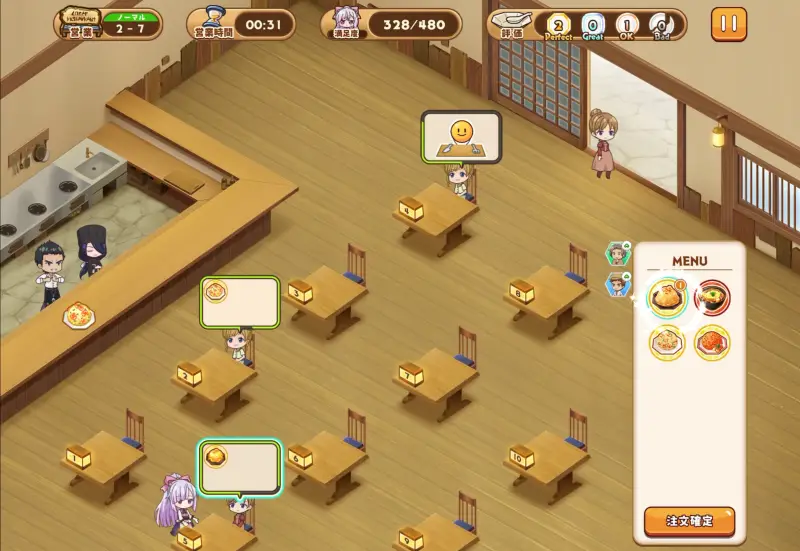This screenshot has height=551, width=800.
Task: Select the golden fried dish in the menu
Action: click(666, 296)
